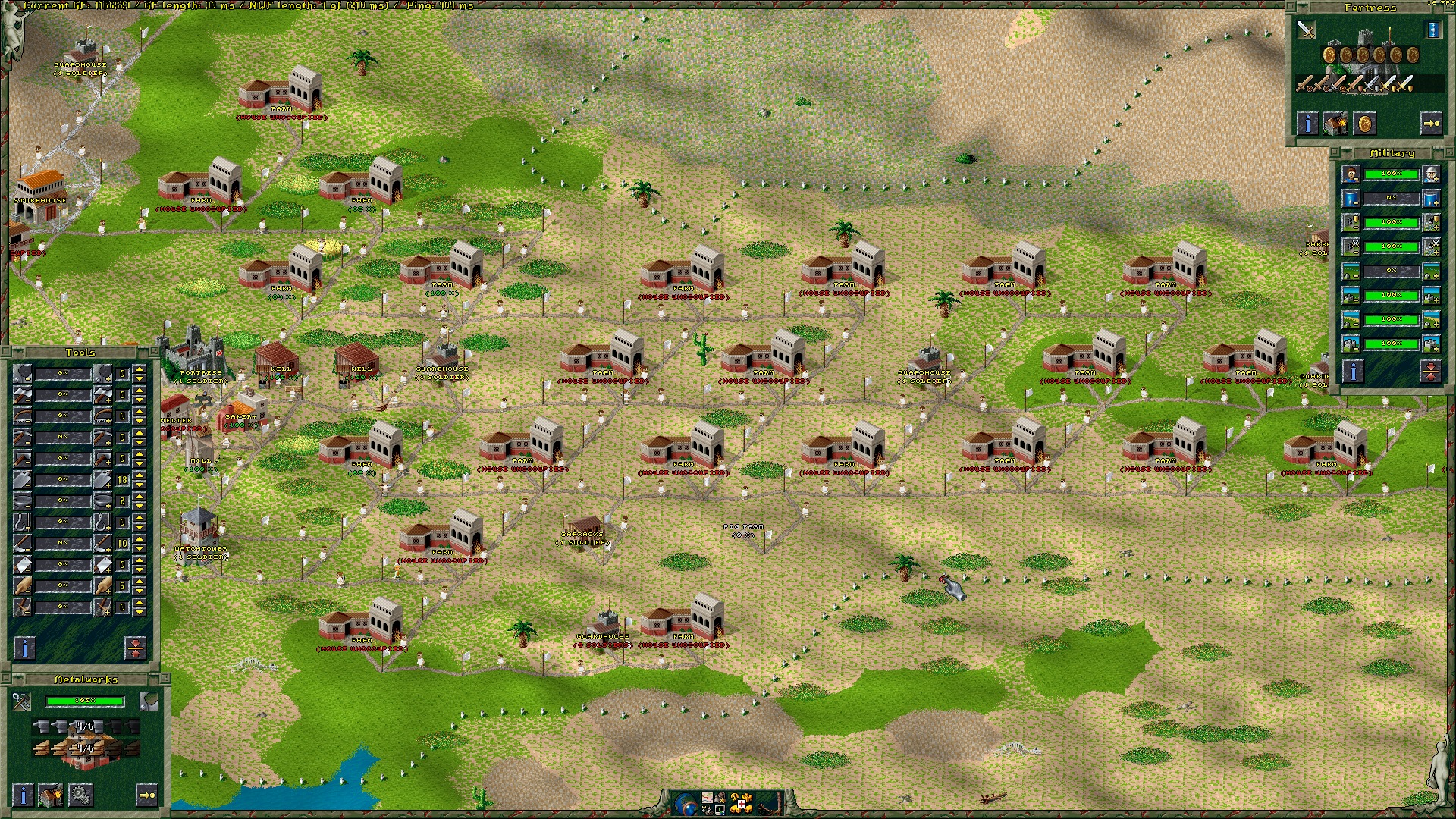
Task: Restore default Military settings
Action: [1430, 371]
